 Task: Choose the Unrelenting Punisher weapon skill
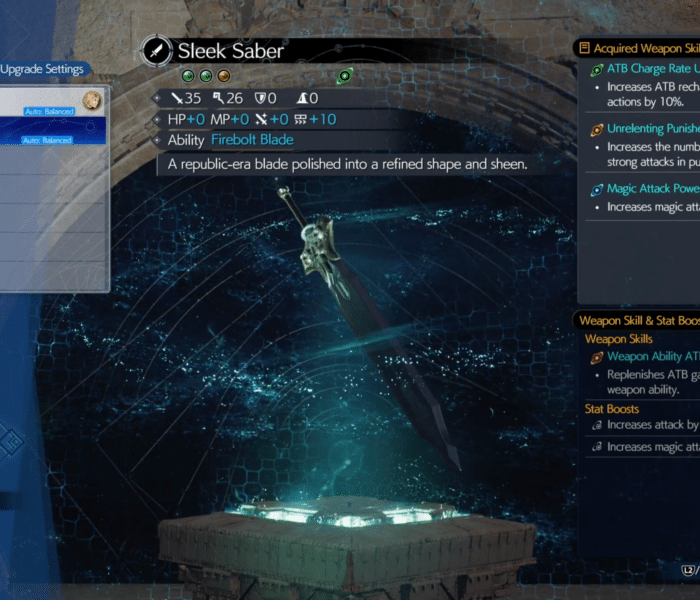[650, 129]
